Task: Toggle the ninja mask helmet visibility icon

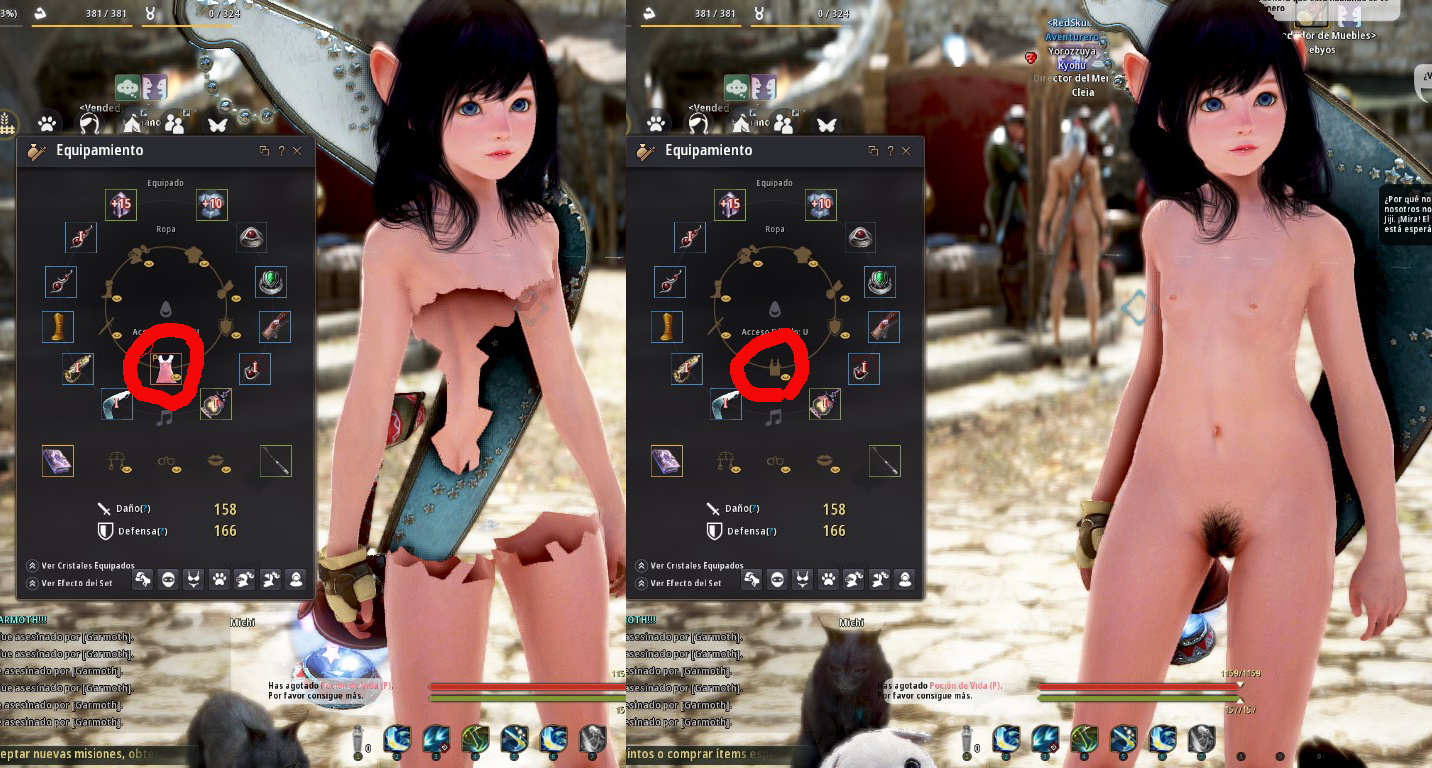Action: click(x=168, y=578)
